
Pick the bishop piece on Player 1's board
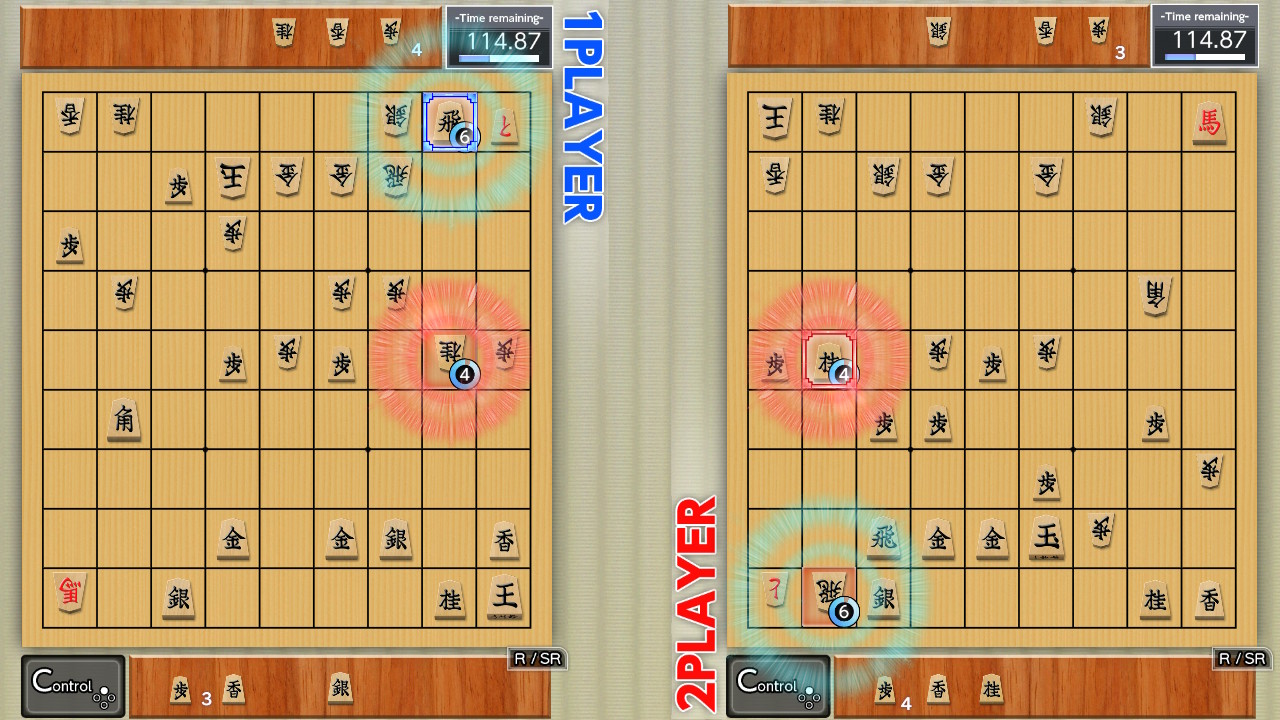[123, 421]
